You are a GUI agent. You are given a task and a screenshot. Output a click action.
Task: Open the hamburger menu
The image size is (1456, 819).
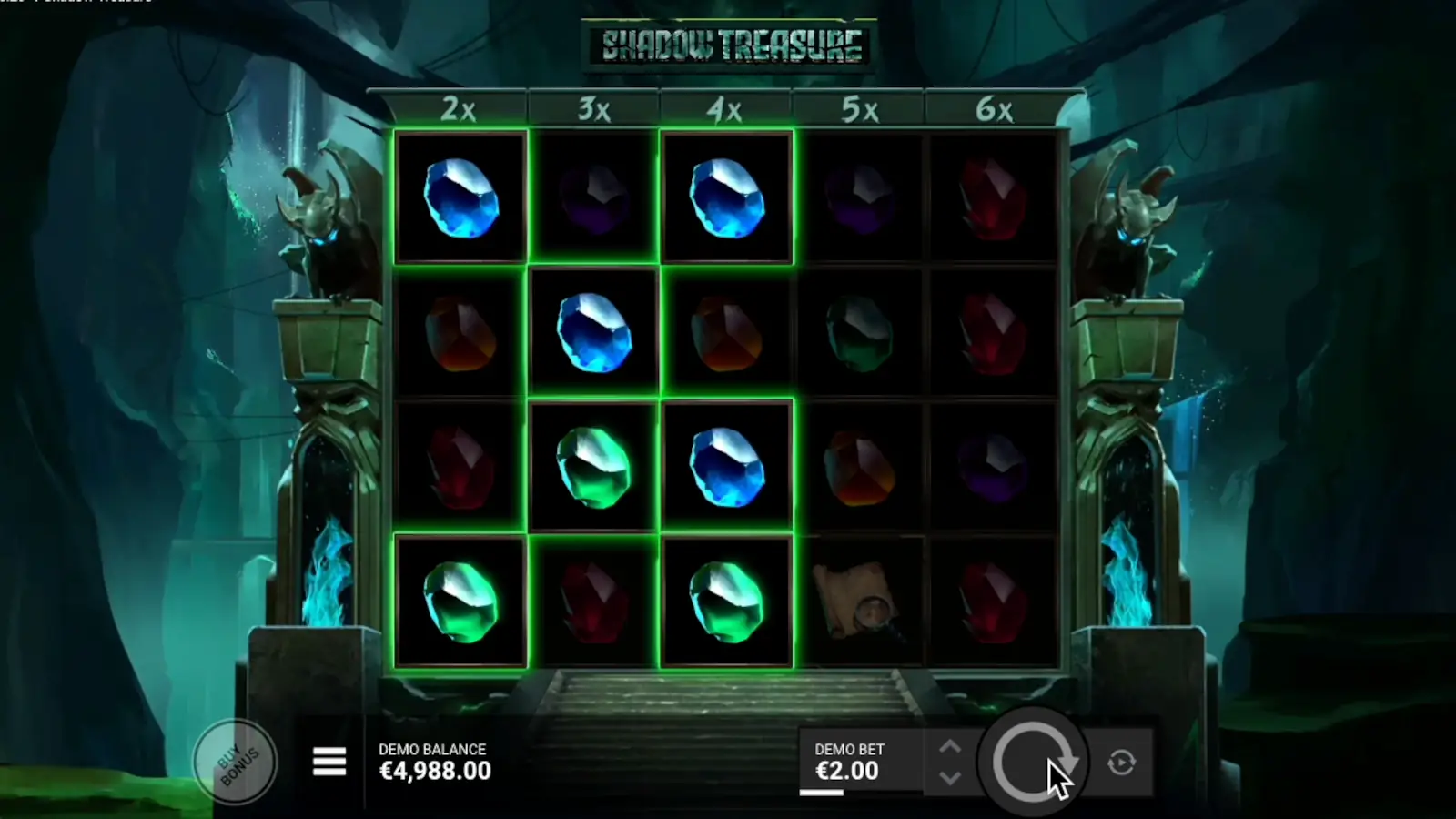329,762
